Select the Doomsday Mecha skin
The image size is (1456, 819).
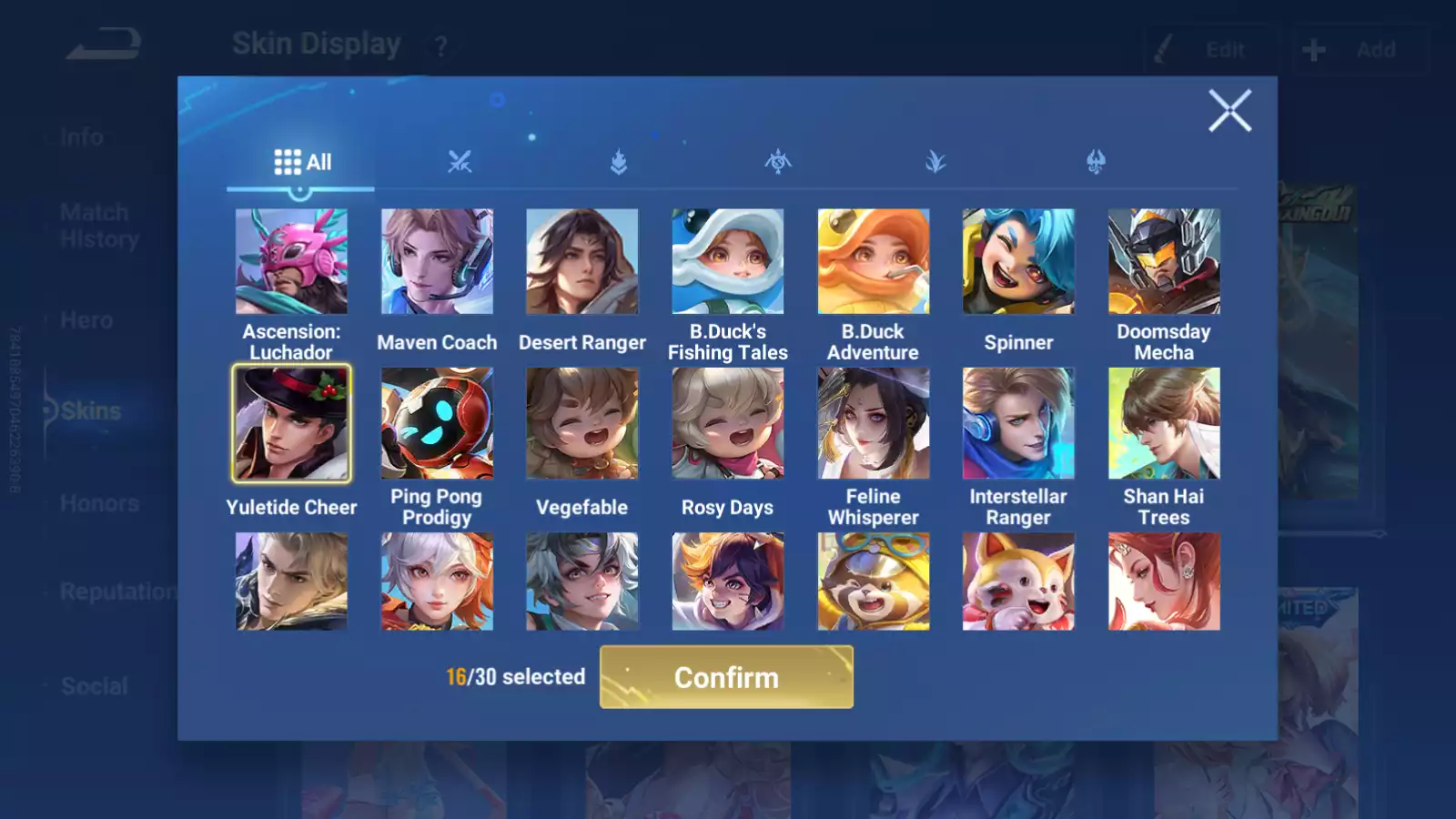coord(1164,261)
